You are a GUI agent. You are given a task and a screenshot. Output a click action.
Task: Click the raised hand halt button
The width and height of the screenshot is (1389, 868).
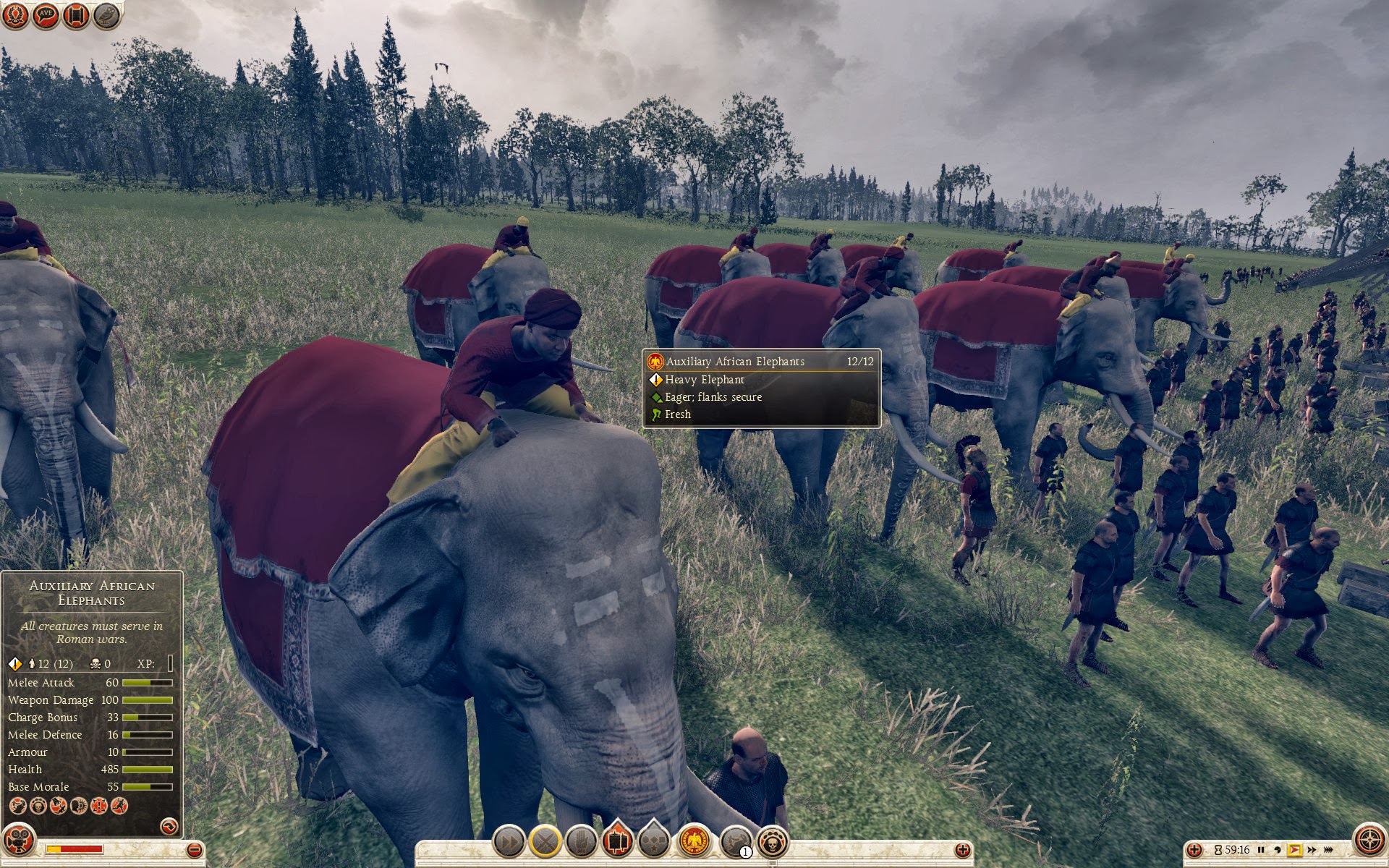[581, 842]
